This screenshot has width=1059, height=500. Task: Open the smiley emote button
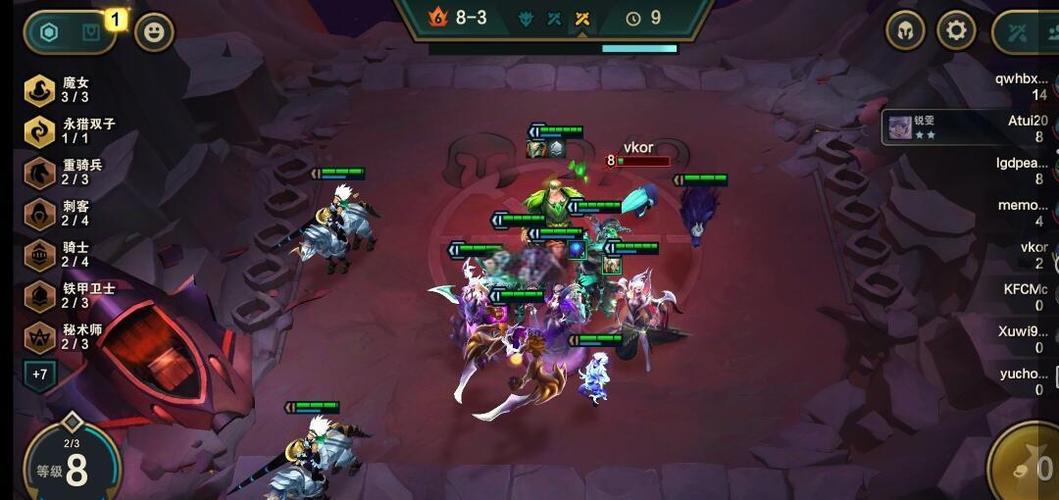154,32
